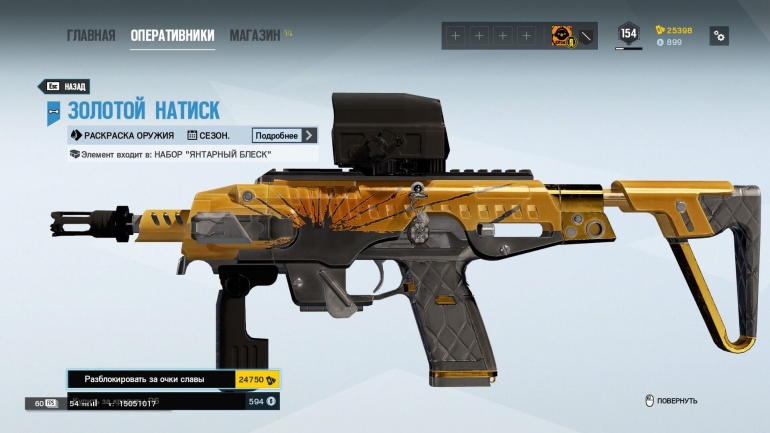Open the ОПЕРАТИВНИКИ tab
Screen dimensions: 770x433
[172, 36]
